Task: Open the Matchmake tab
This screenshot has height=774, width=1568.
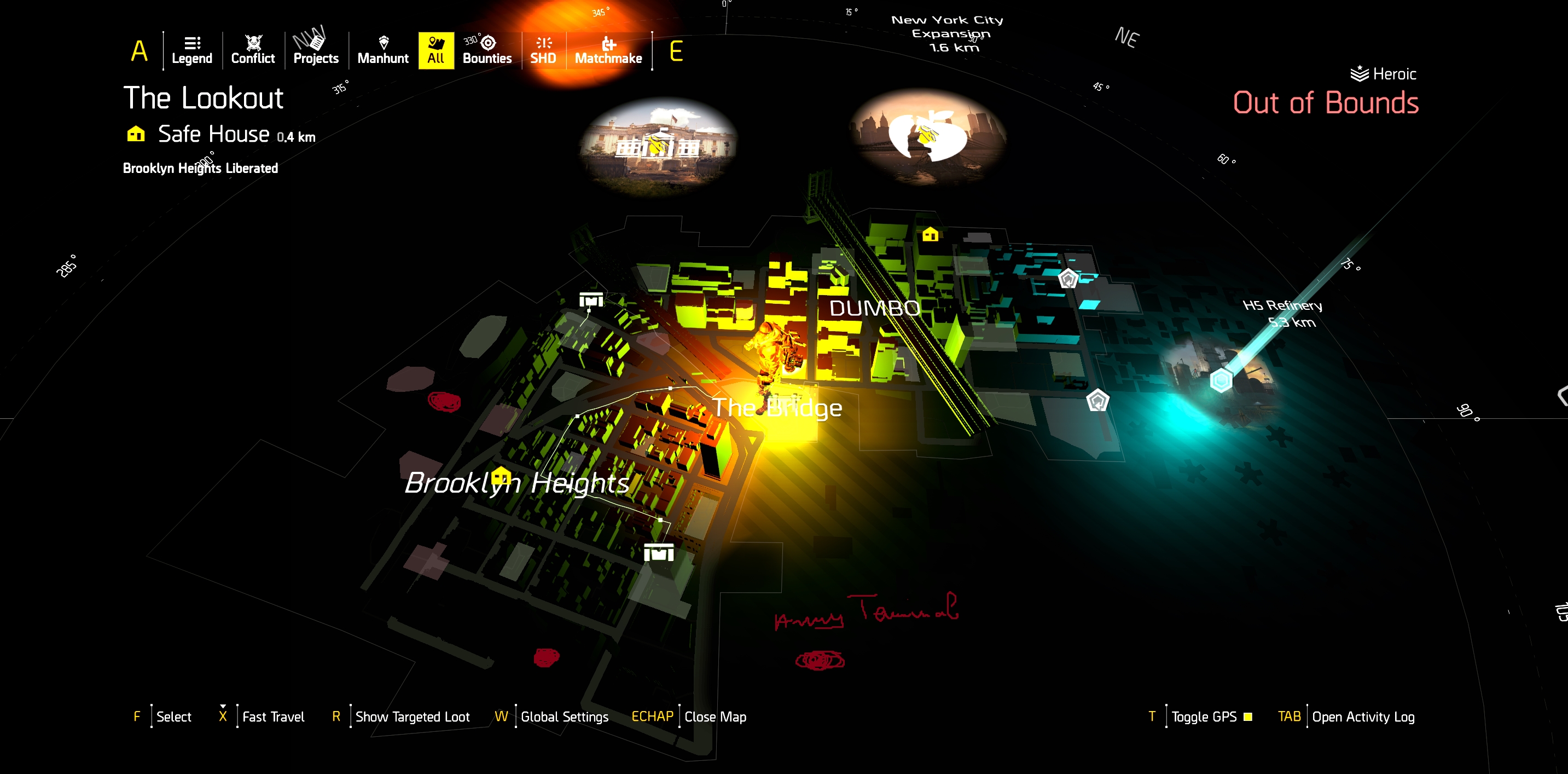Action: coord(608,50)
